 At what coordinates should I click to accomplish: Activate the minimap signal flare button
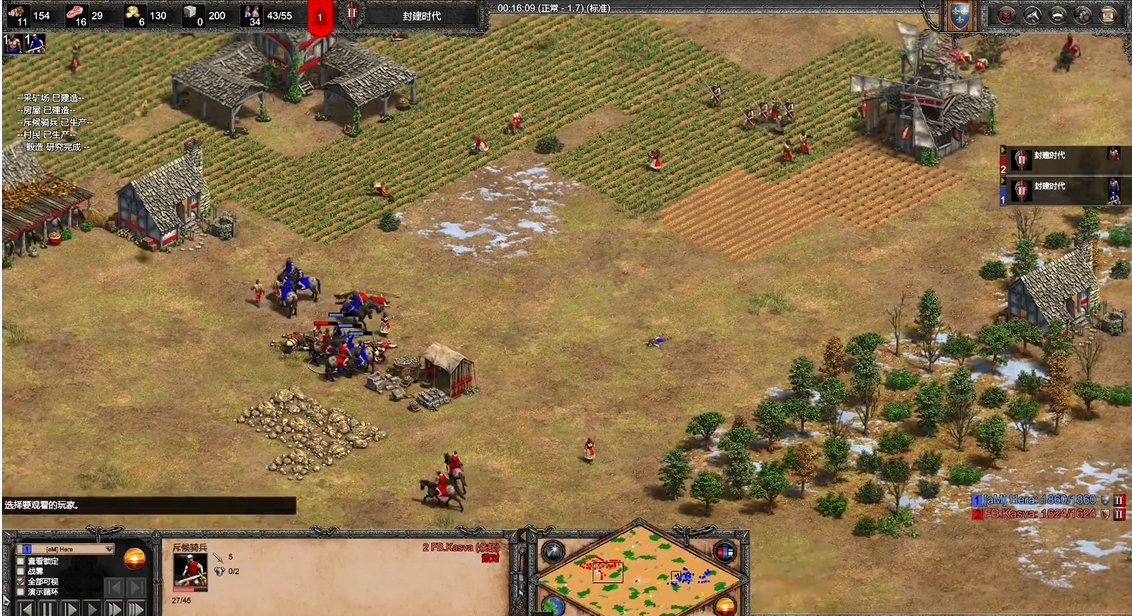pos(553,552)
